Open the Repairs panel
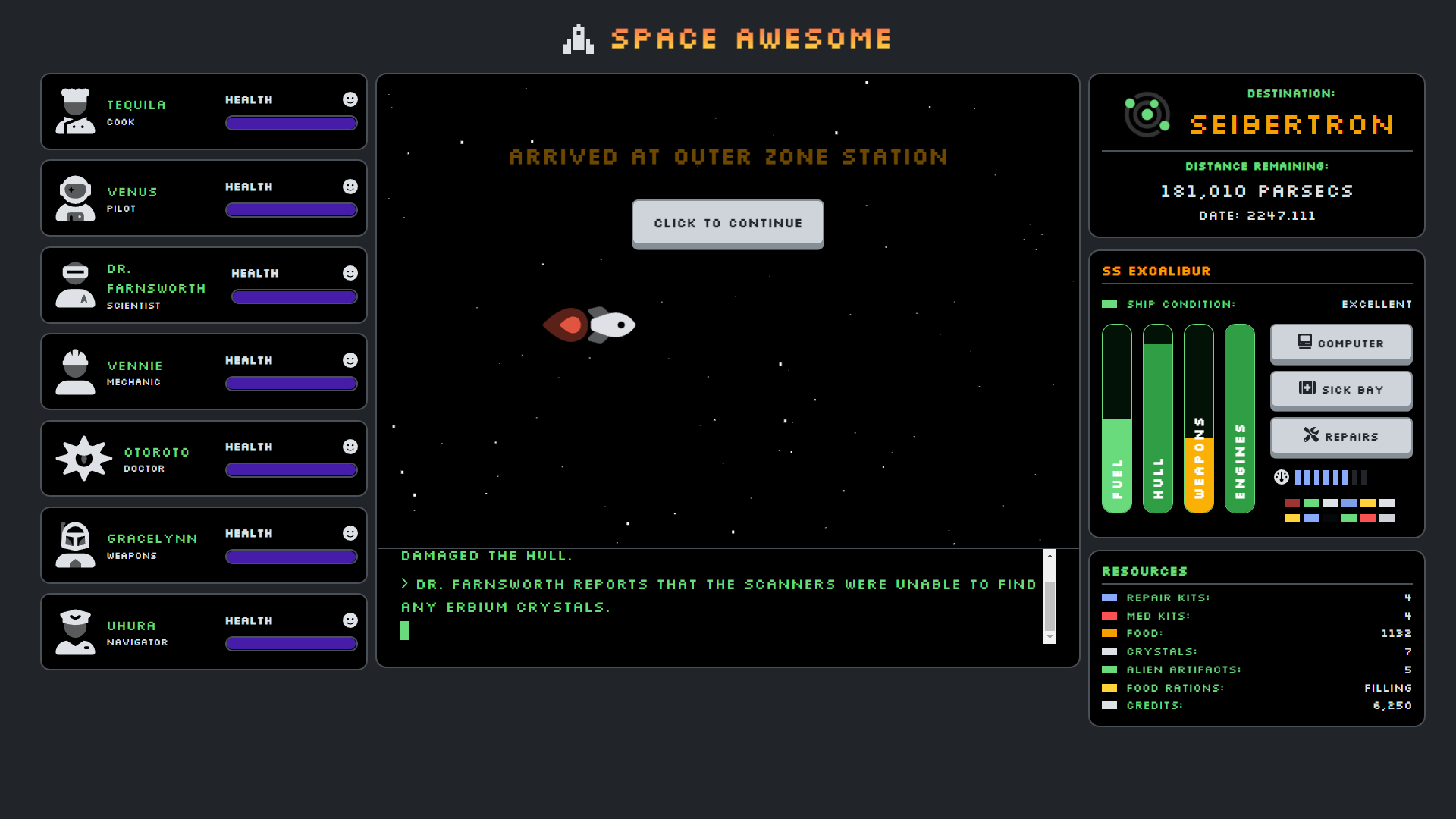This screenshot has height=819, width=1456. tap(1340, 437)
